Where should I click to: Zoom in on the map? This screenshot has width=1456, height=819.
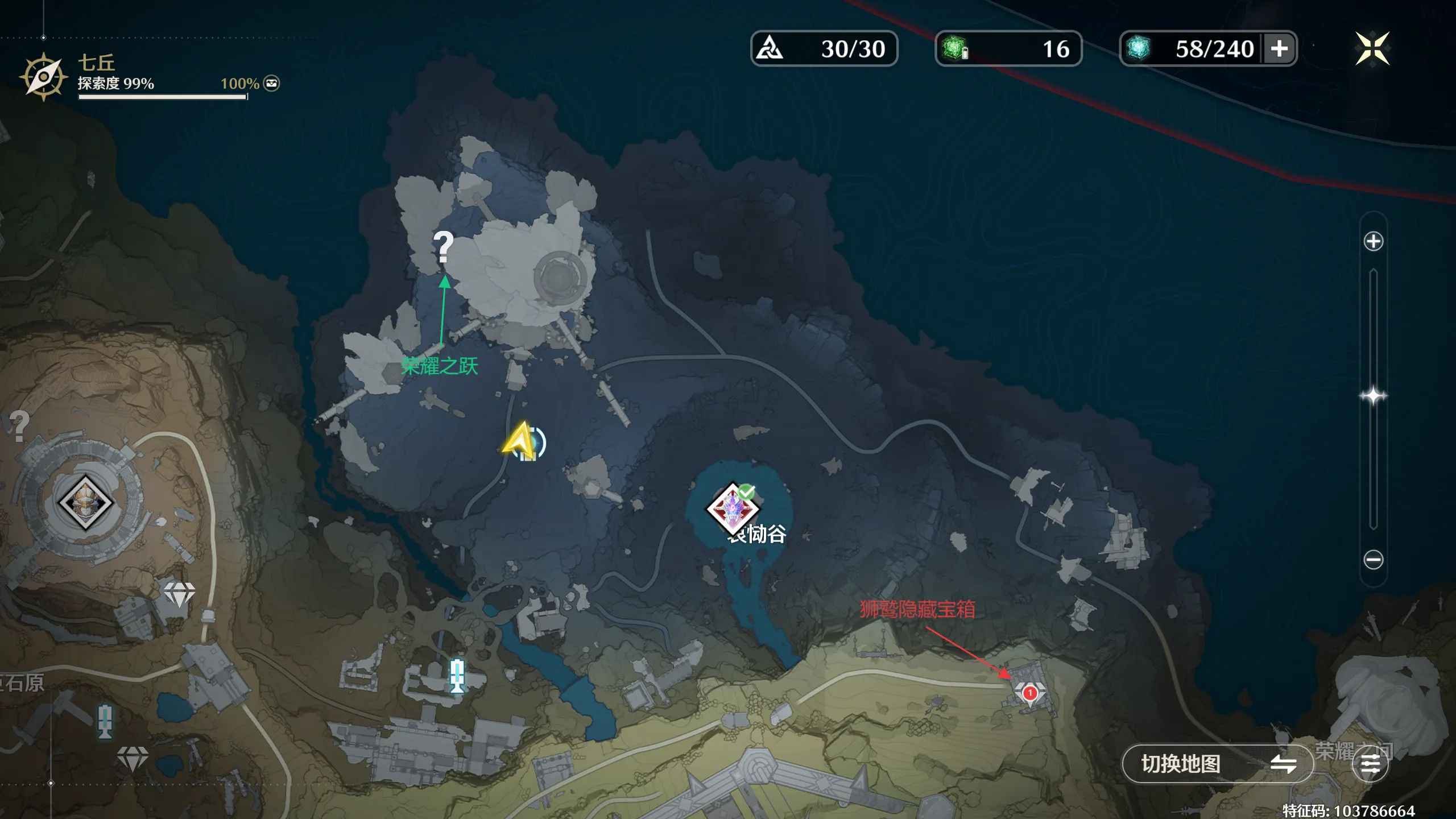click(x=1373, y=241)
